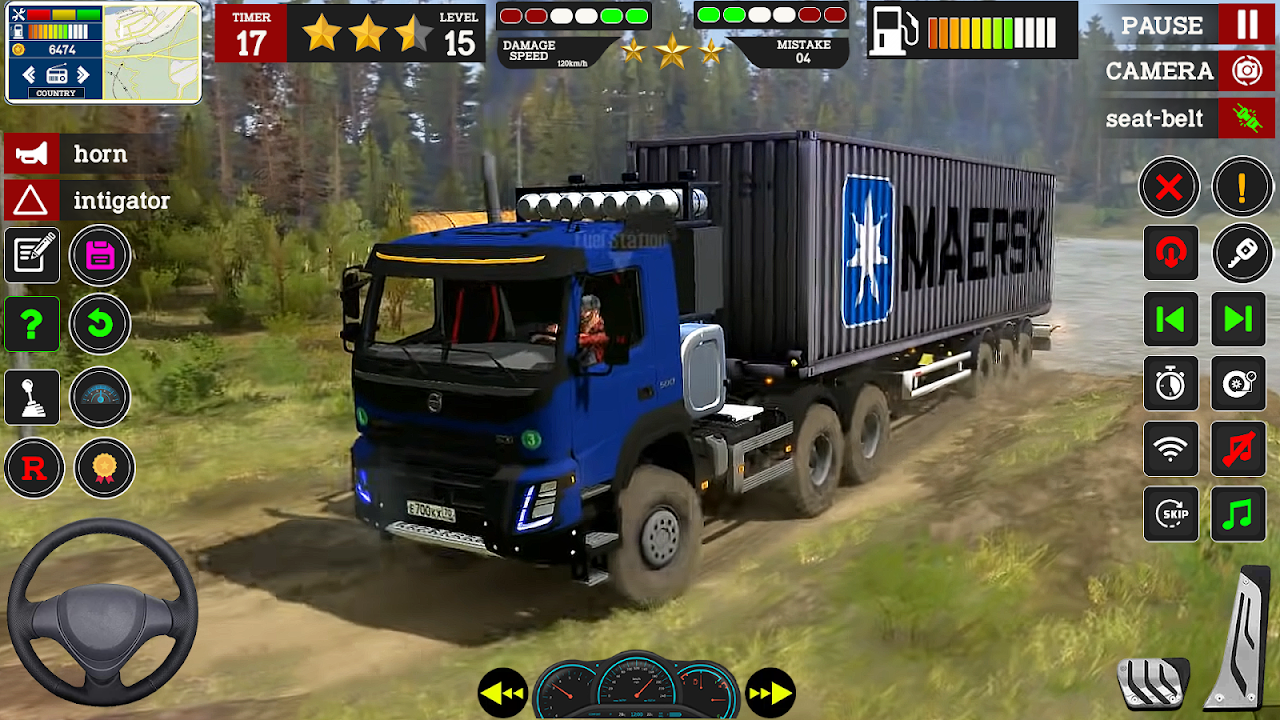
Task: Switch the CAMERA view
Action: point(1246,71)
